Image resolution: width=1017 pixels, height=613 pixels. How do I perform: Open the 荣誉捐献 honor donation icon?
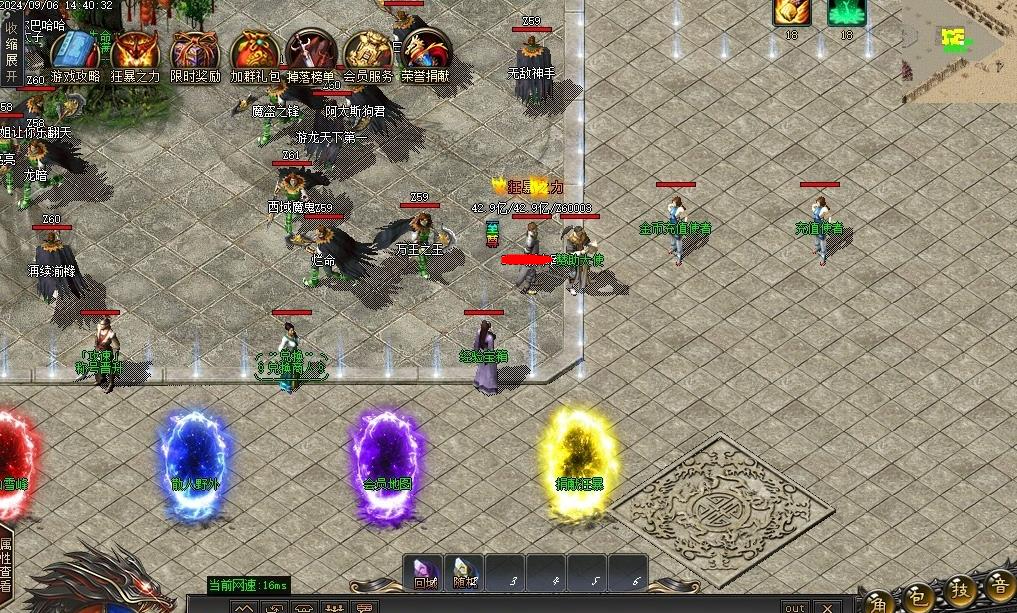click(426, 53)
